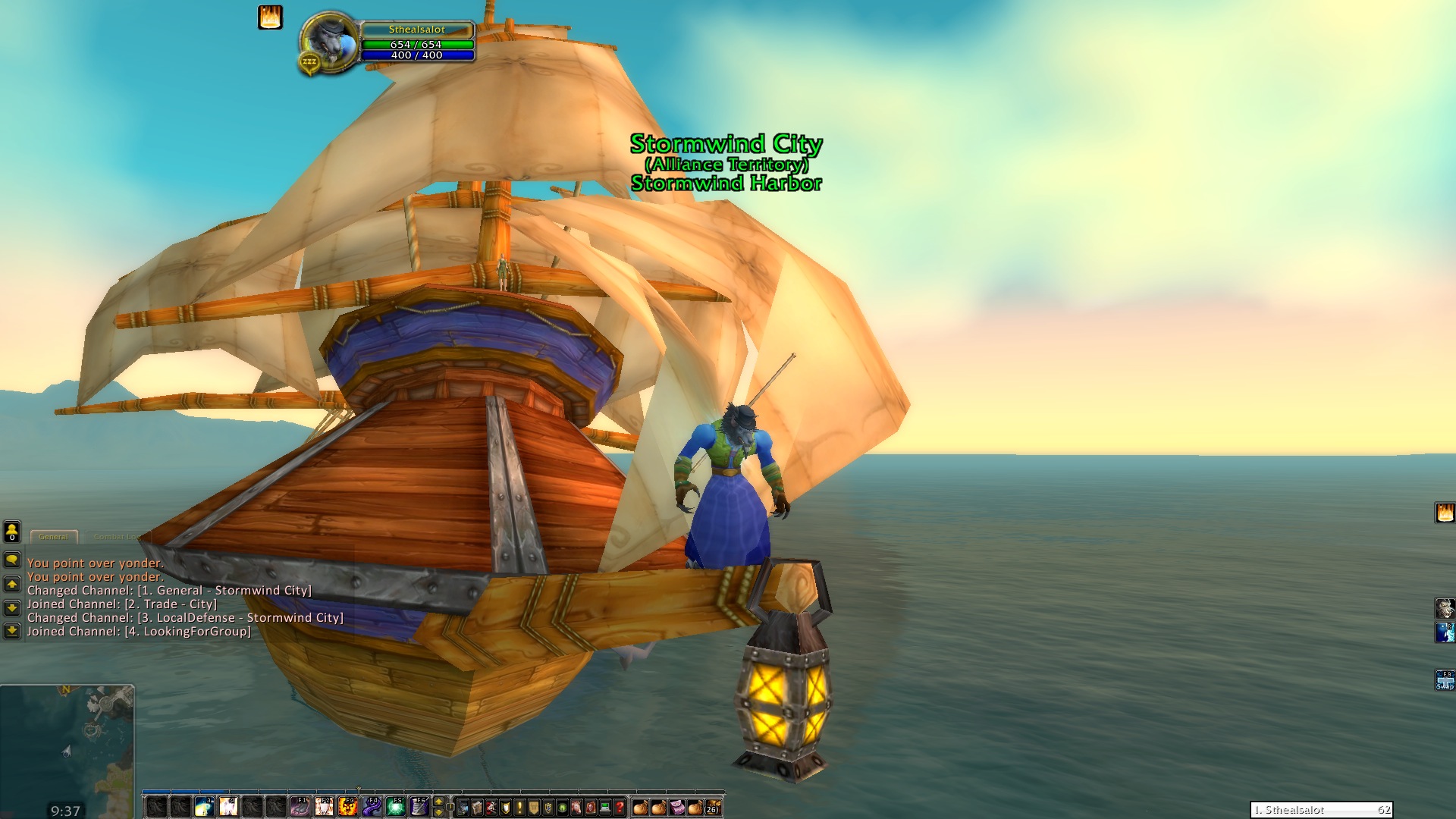Select the Sthealsalot damage meter row

coord(1321,810)
